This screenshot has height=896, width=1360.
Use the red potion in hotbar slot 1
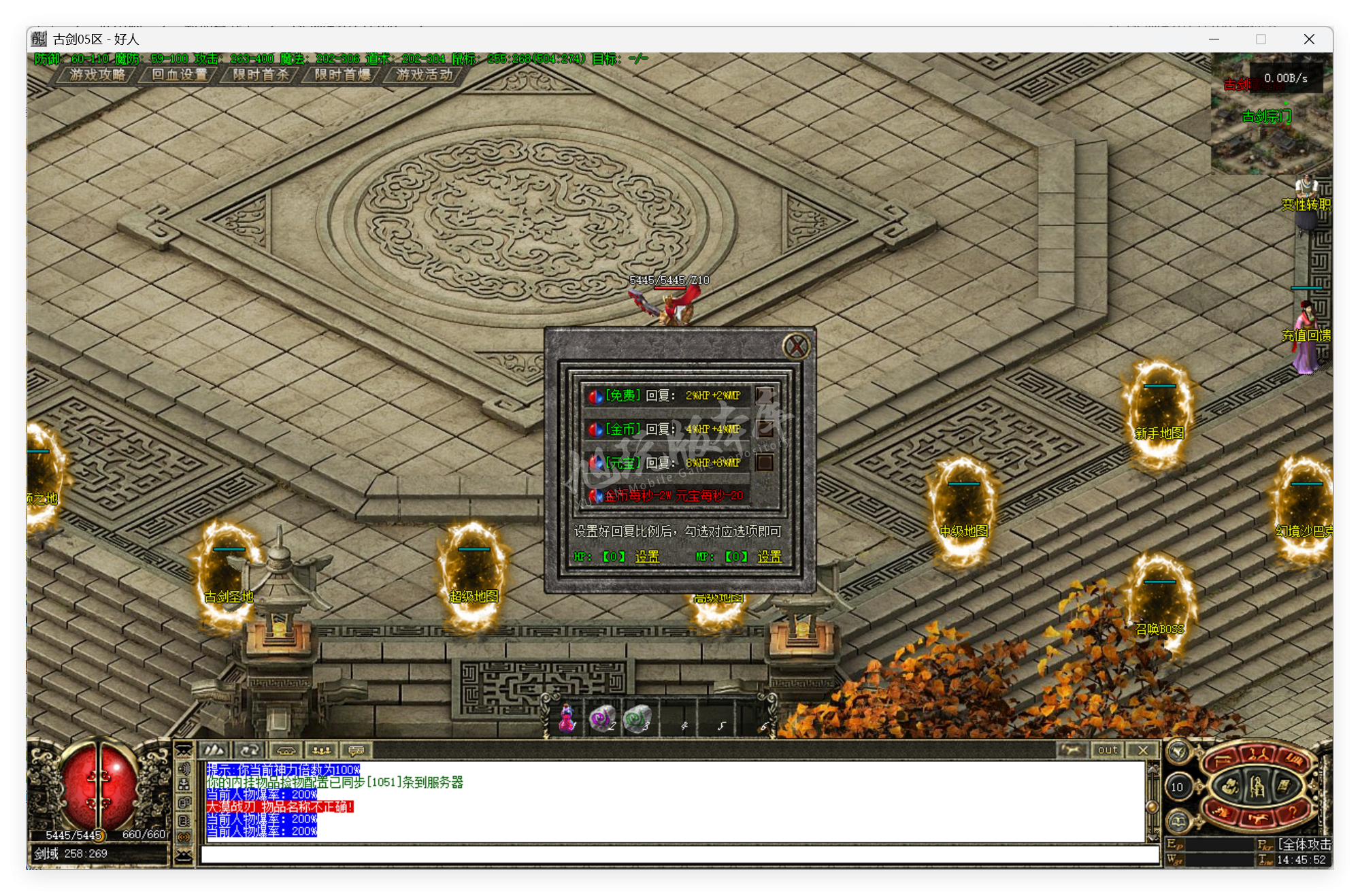pyautogui.click(x=567, y=719)
